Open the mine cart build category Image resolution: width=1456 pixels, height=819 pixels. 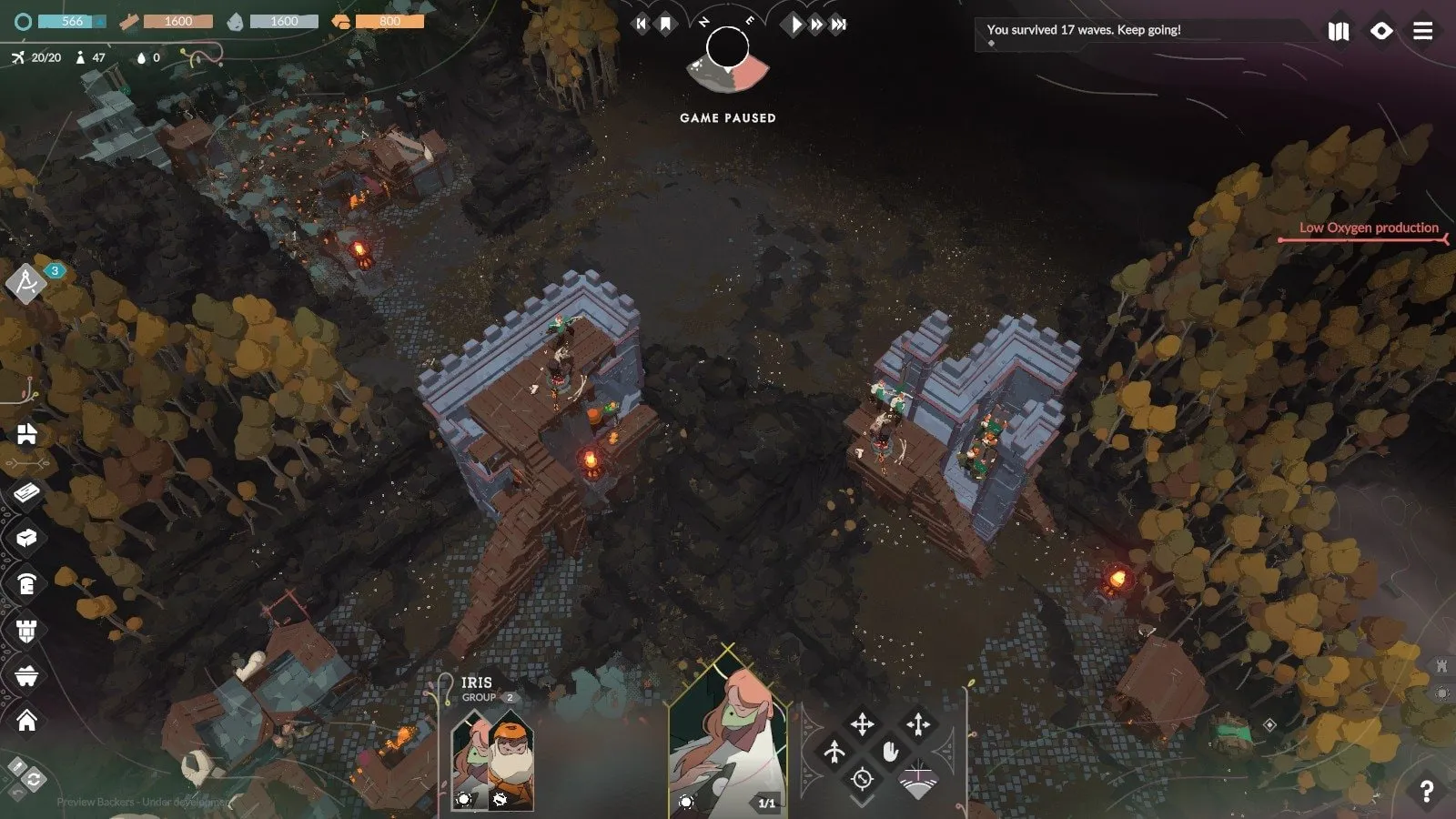point(26,675)
